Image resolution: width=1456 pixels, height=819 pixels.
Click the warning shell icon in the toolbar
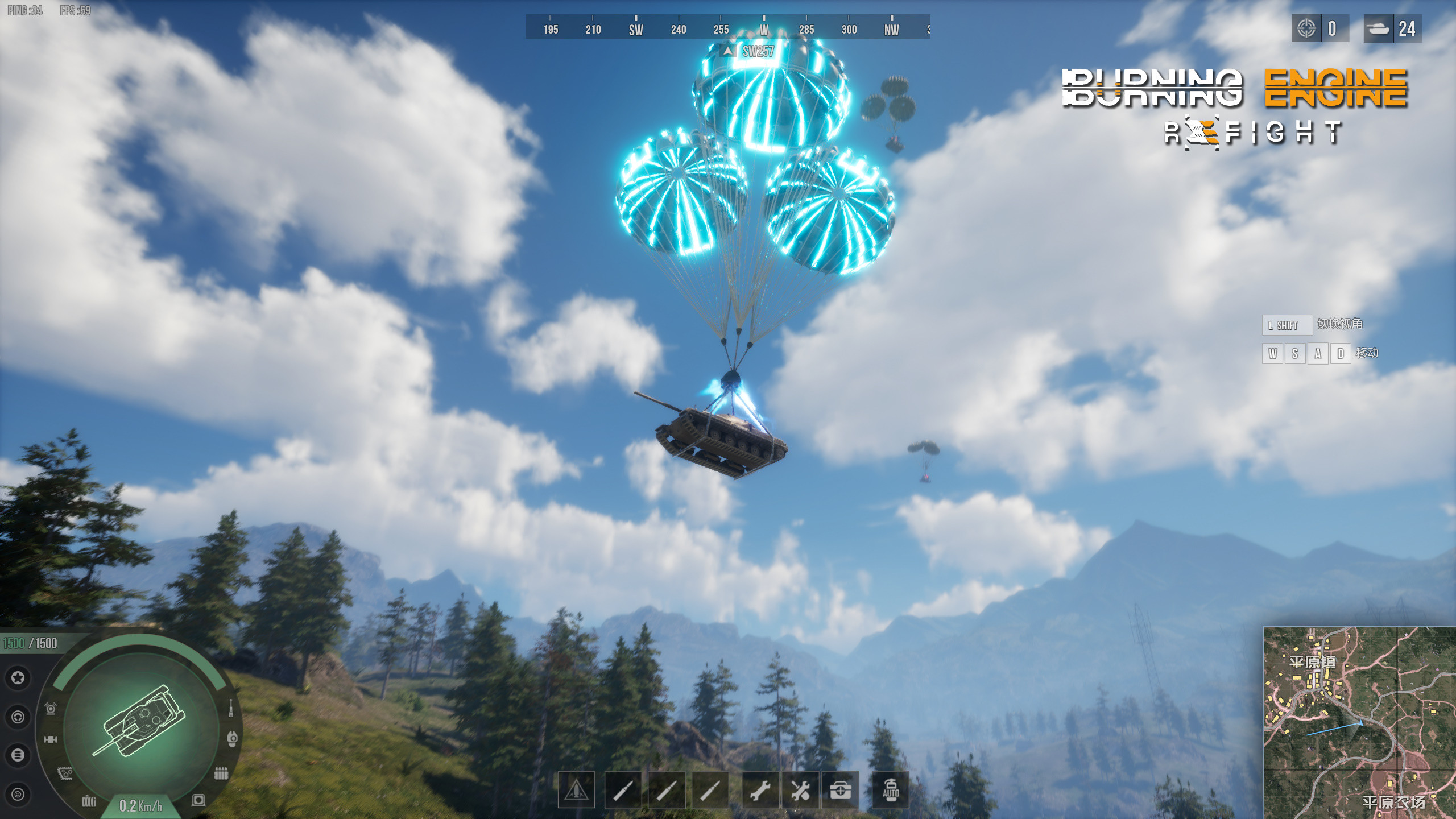tap(576, 789)
